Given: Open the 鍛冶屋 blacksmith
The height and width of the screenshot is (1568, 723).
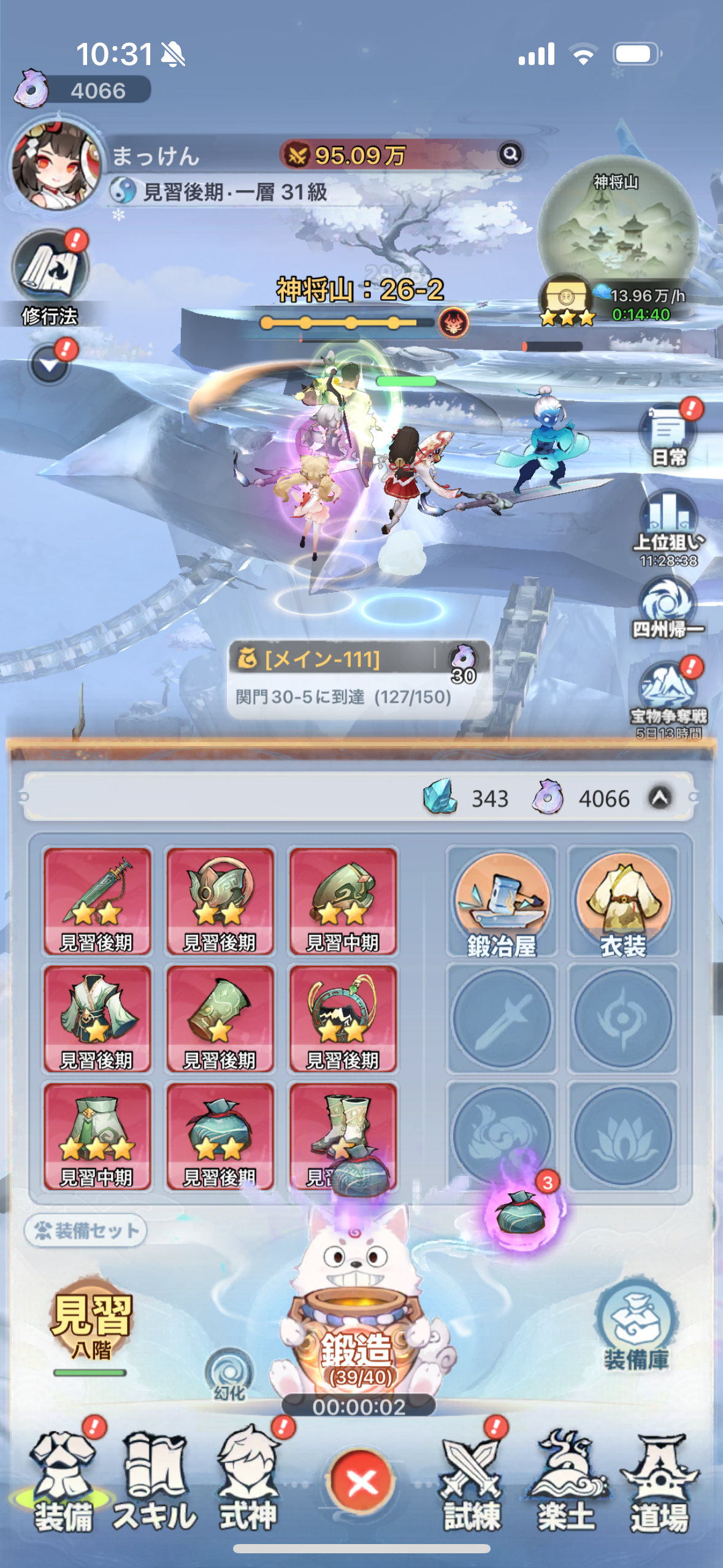Looking at the screenshot, I should pos(502,901).
